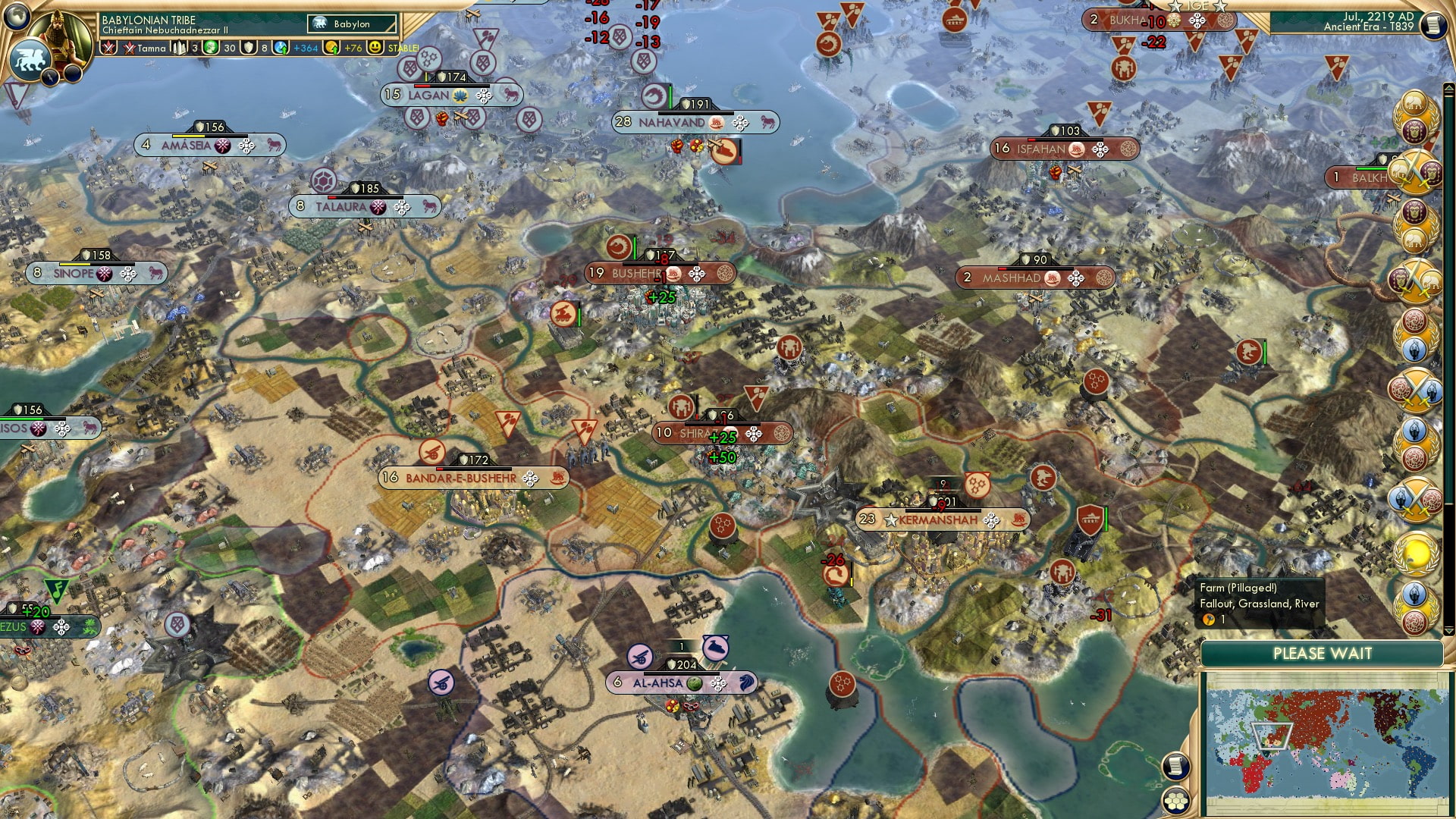Click the PLEASE WAIT banner
The width and height of the screenshot is (1456, 819).
[x=1323, y=653]
